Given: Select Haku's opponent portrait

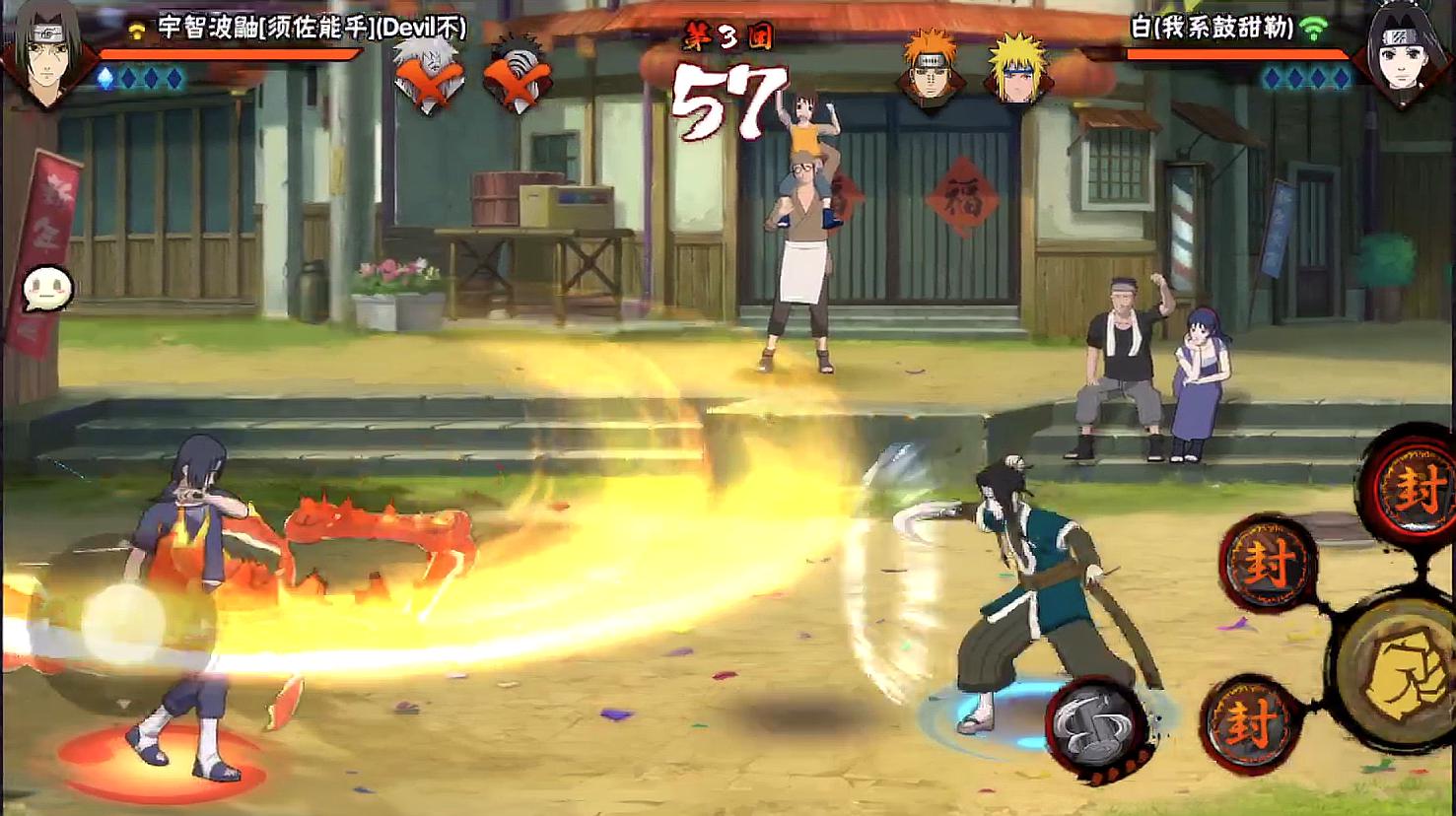Looking at the screenshot, I should click(1403, 56).
